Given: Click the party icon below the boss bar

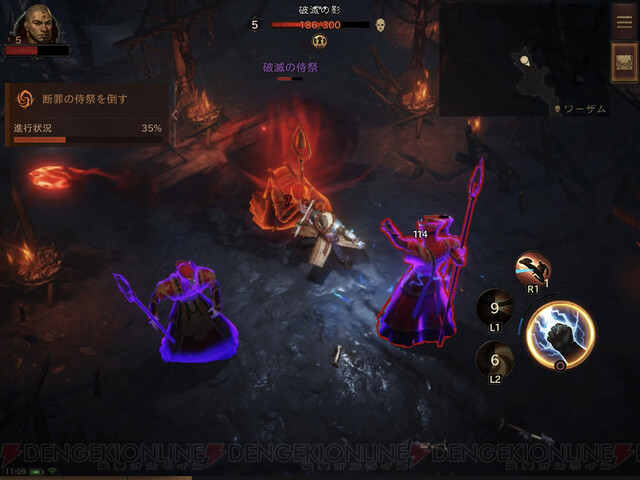Looking at the screenshot, I should [x=320, y=42].
